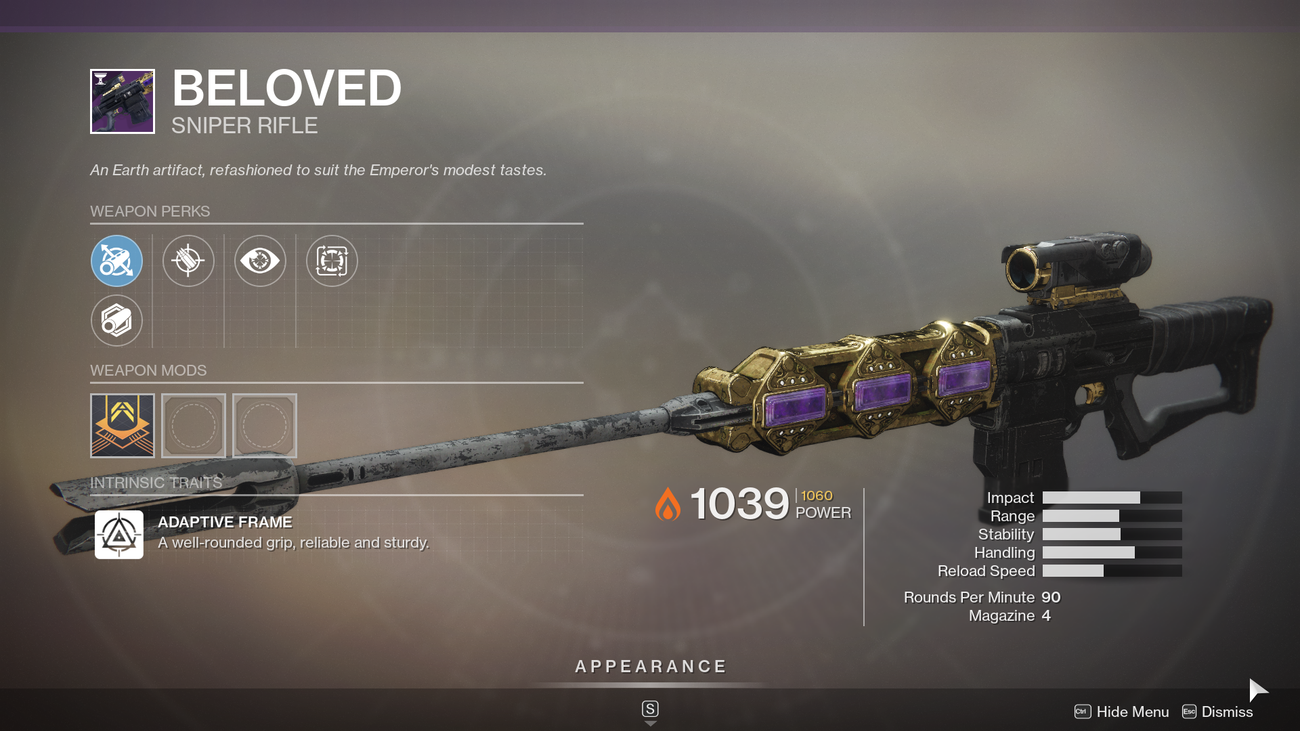Click the Impact stat bar
Screen dimensions: 1300x731
[1112, 497]
